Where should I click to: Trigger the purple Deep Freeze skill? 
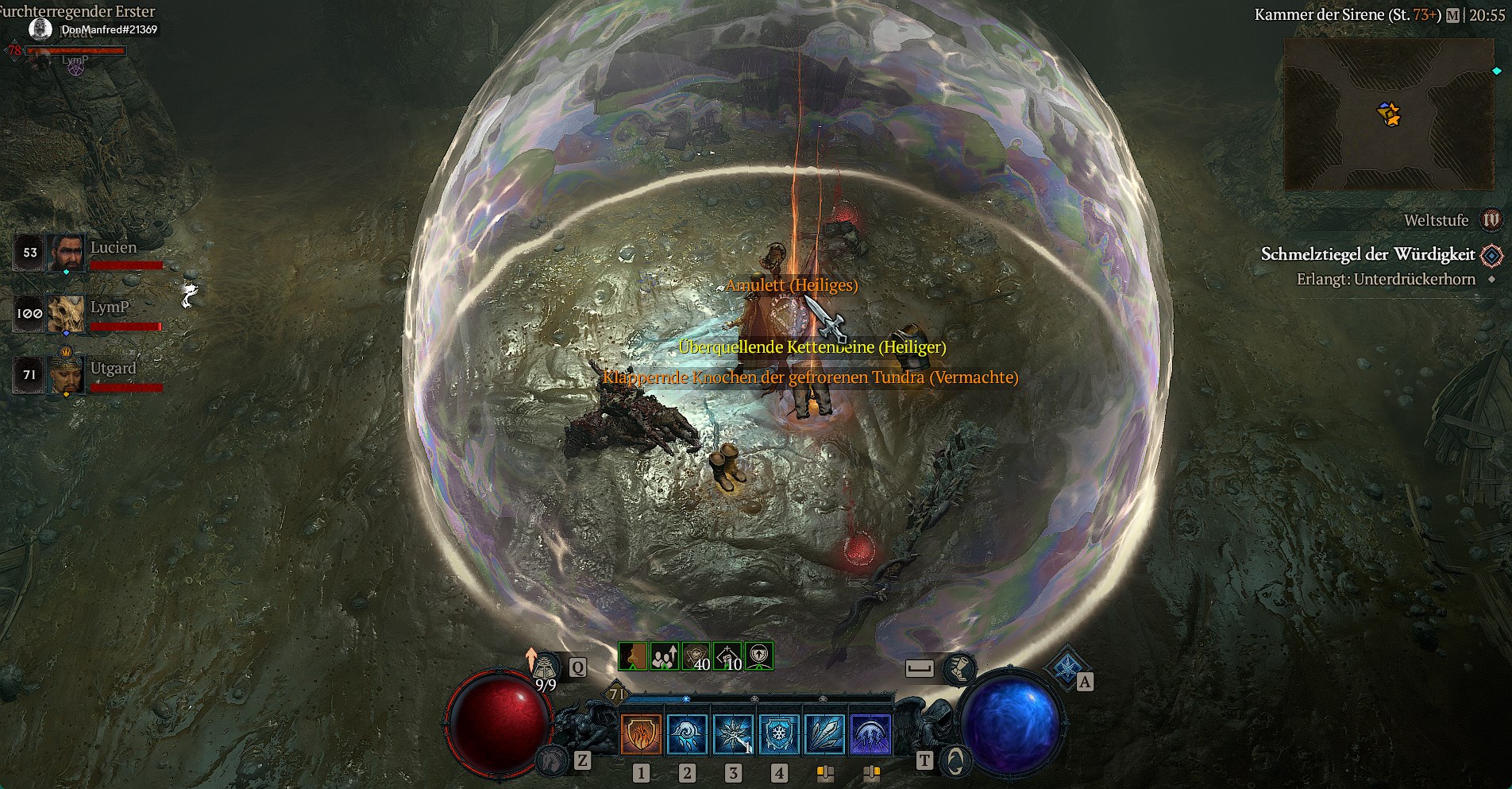(871, 733)
